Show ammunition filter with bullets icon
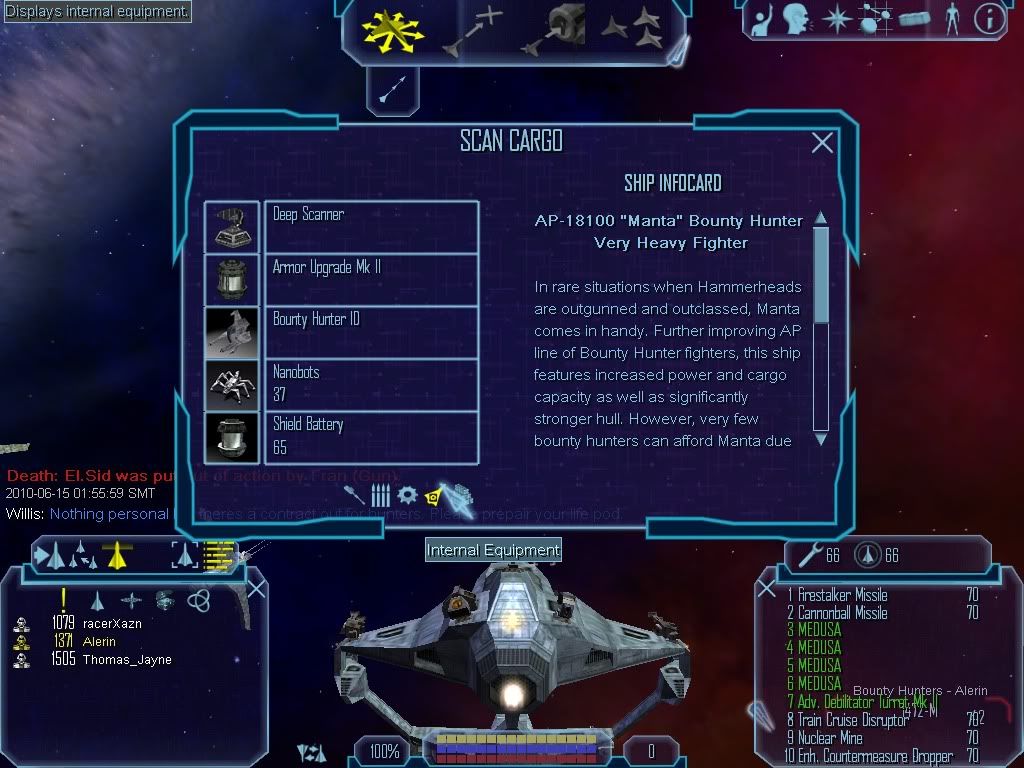1024x768 pixels. [x=380, y=495]
